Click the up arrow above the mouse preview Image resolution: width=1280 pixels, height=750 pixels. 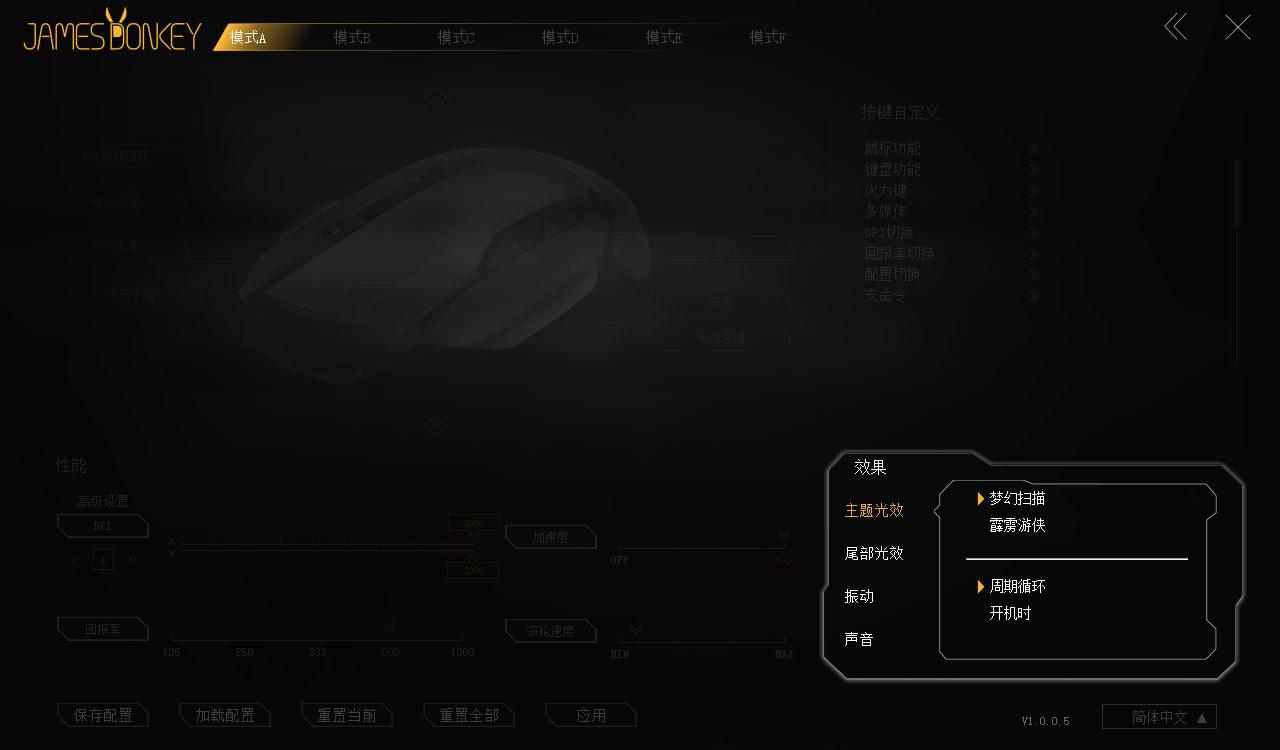tap(436, 100)
